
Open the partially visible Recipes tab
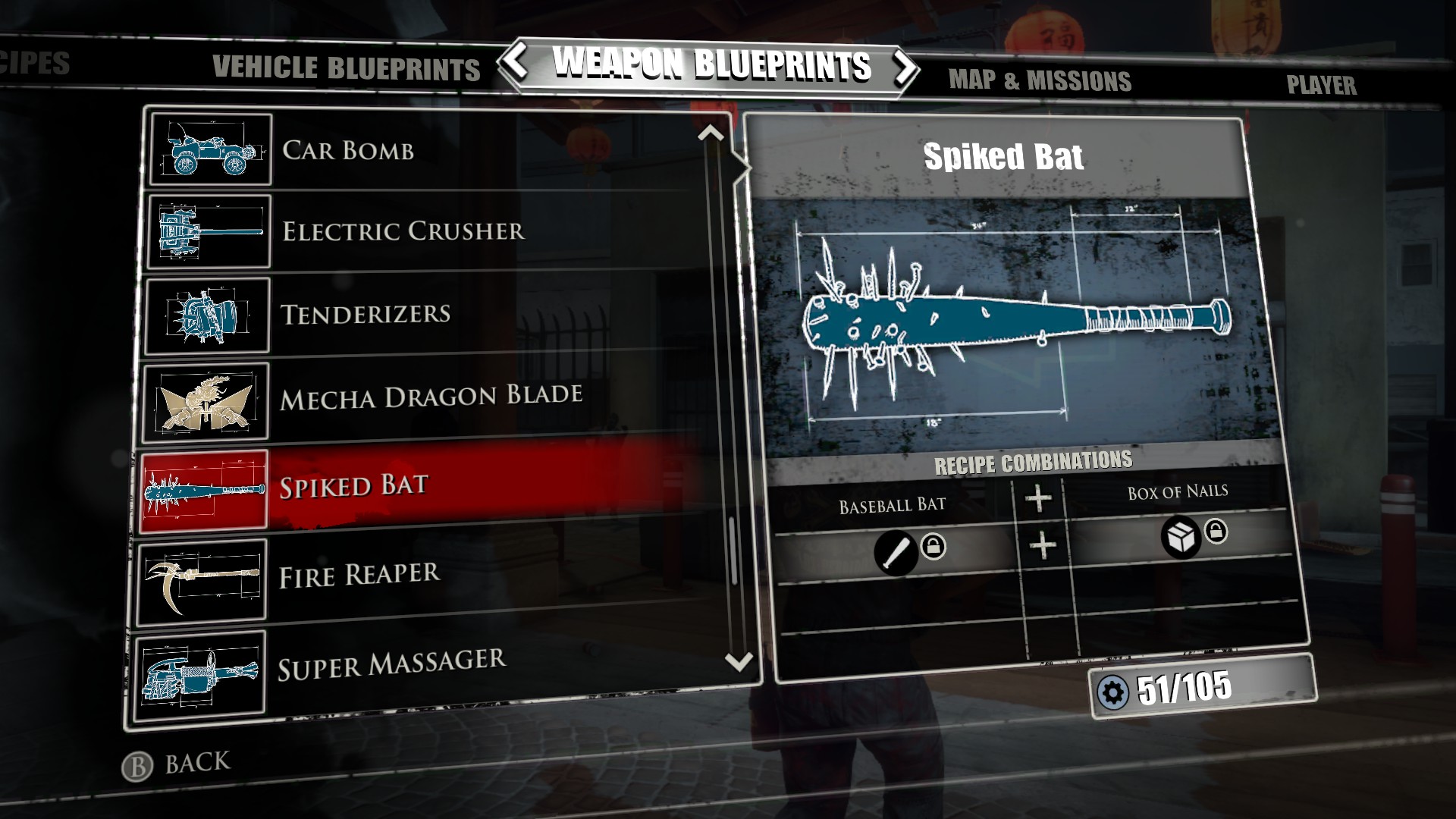click(34, 63)
